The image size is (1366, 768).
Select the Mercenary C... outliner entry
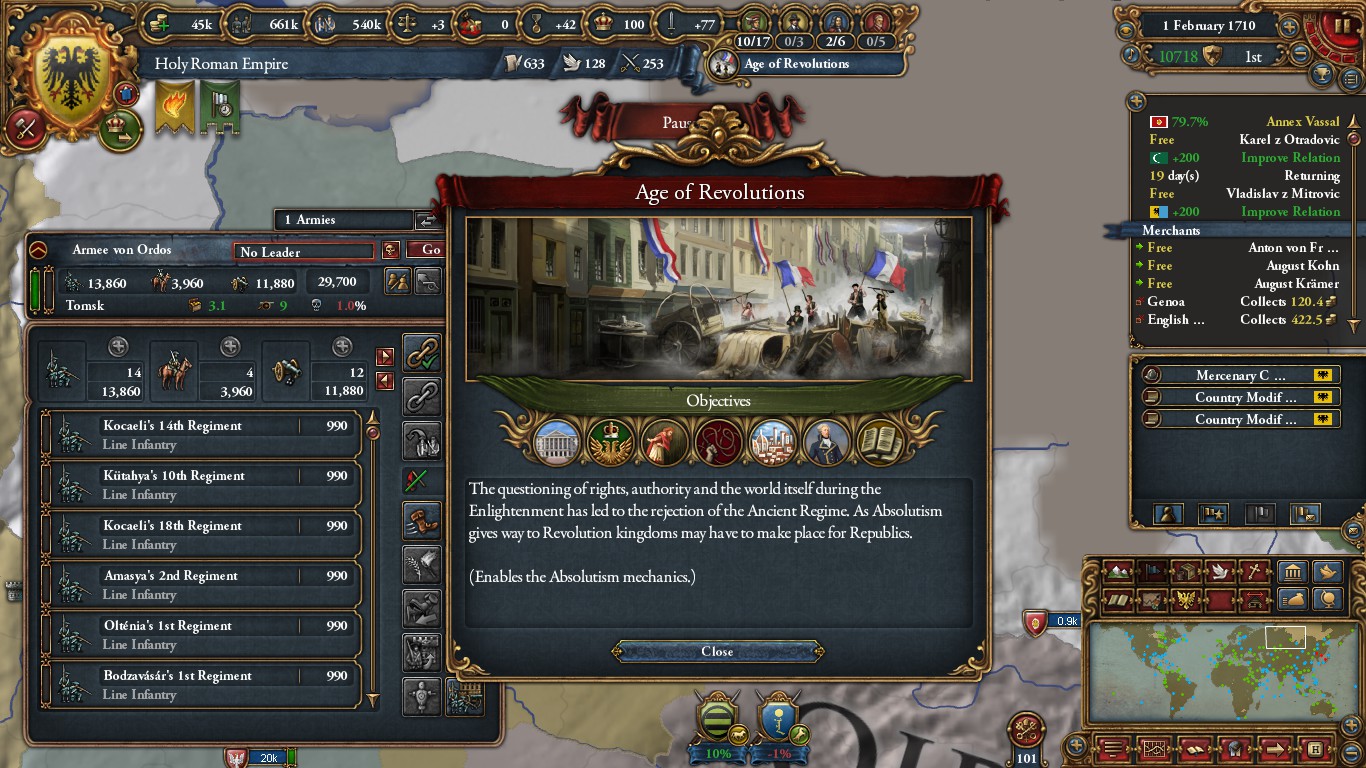pyautogui.click(x=1240, y=376)
